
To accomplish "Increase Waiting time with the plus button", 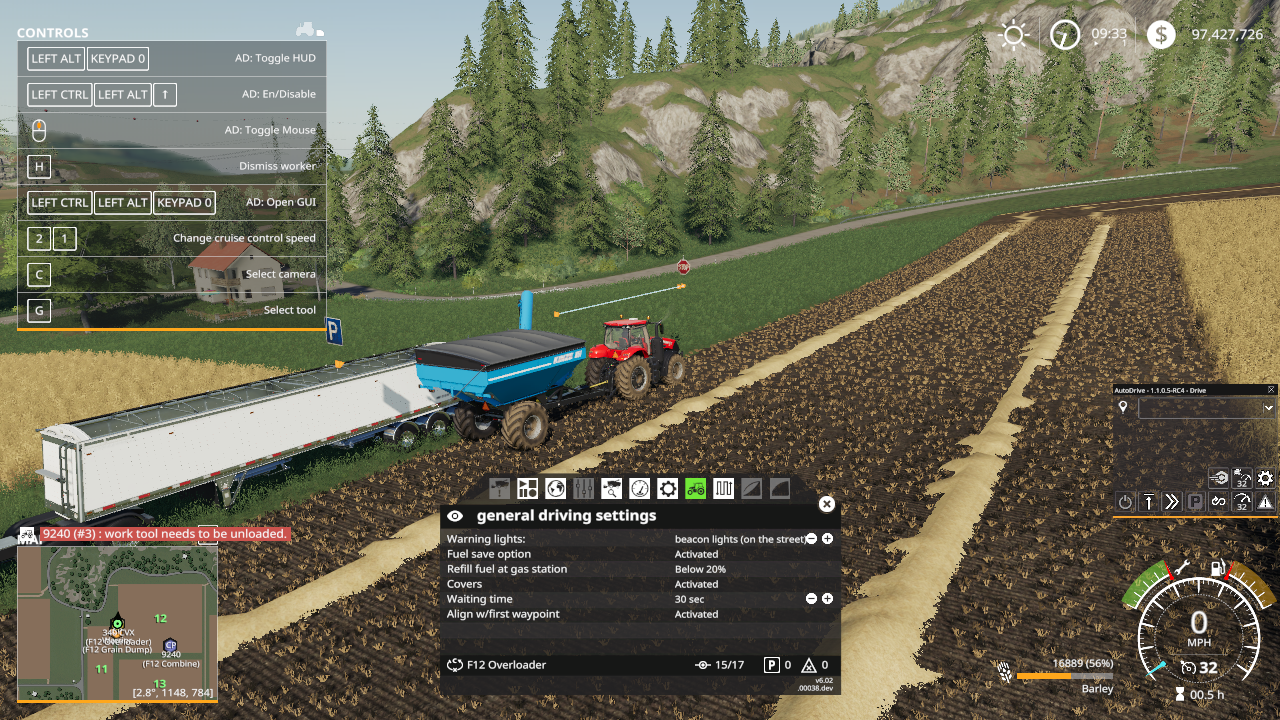I will 827,599.
